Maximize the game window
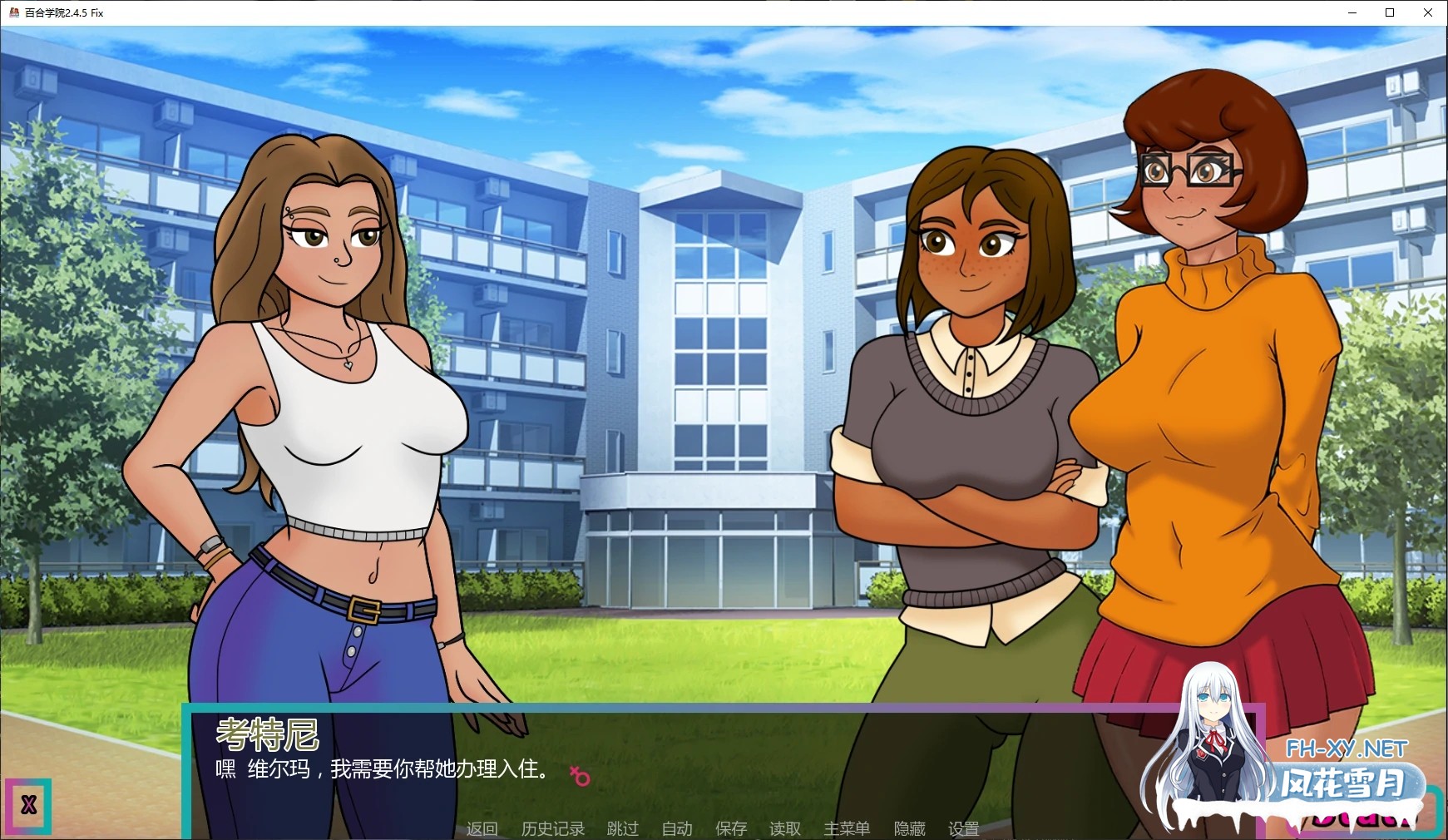Image resolution: width=1448 pixels, height=840 pixels. point(1389,12)
